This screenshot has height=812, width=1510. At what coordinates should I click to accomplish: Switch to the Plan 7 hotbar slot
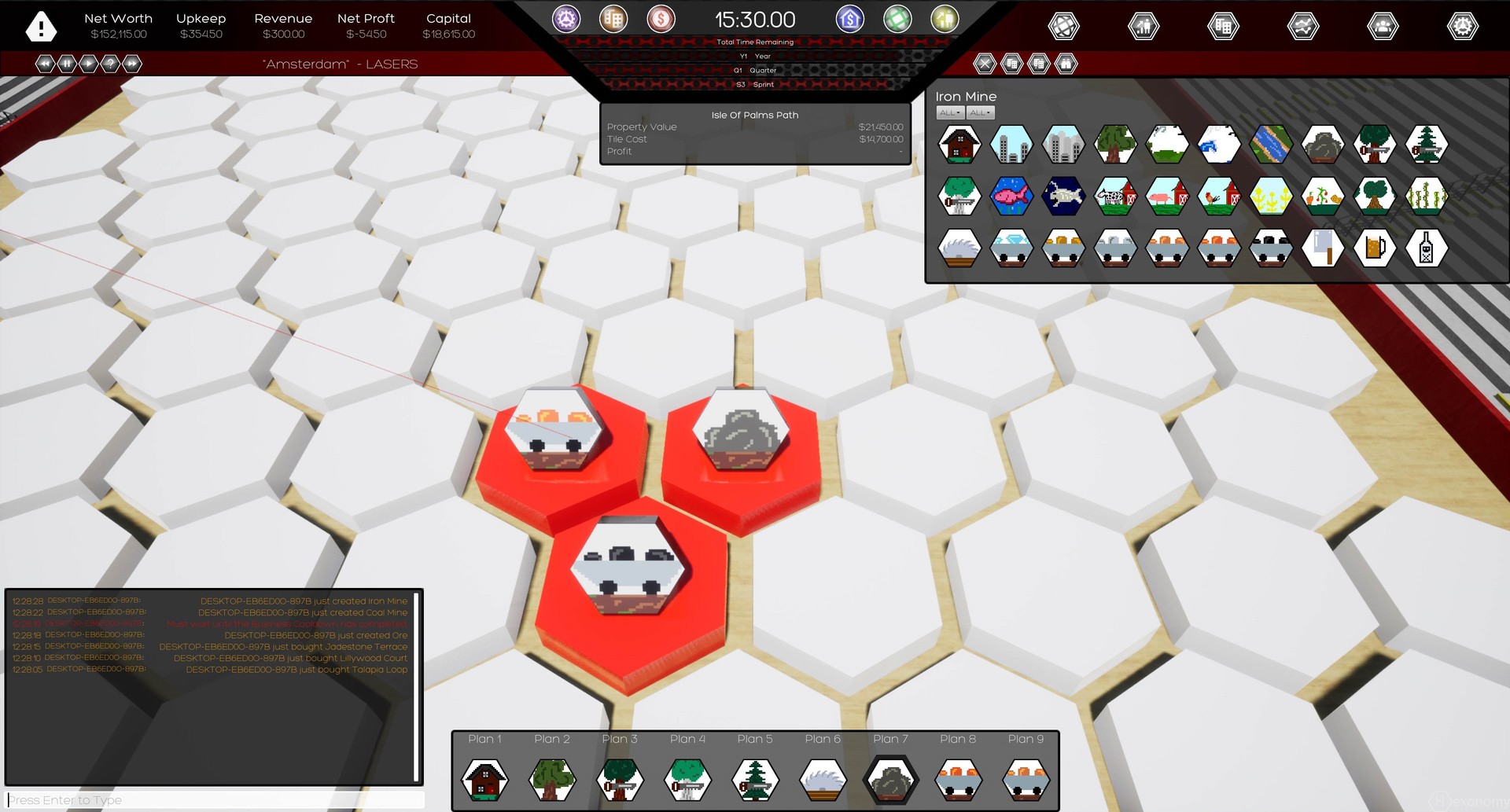tap(890, 778)
